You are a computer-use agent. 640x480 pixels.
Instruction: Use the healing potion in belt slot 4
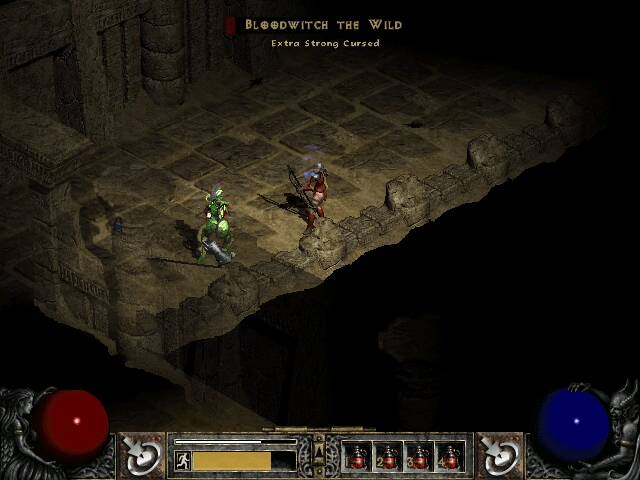click(x=450, y=457)
